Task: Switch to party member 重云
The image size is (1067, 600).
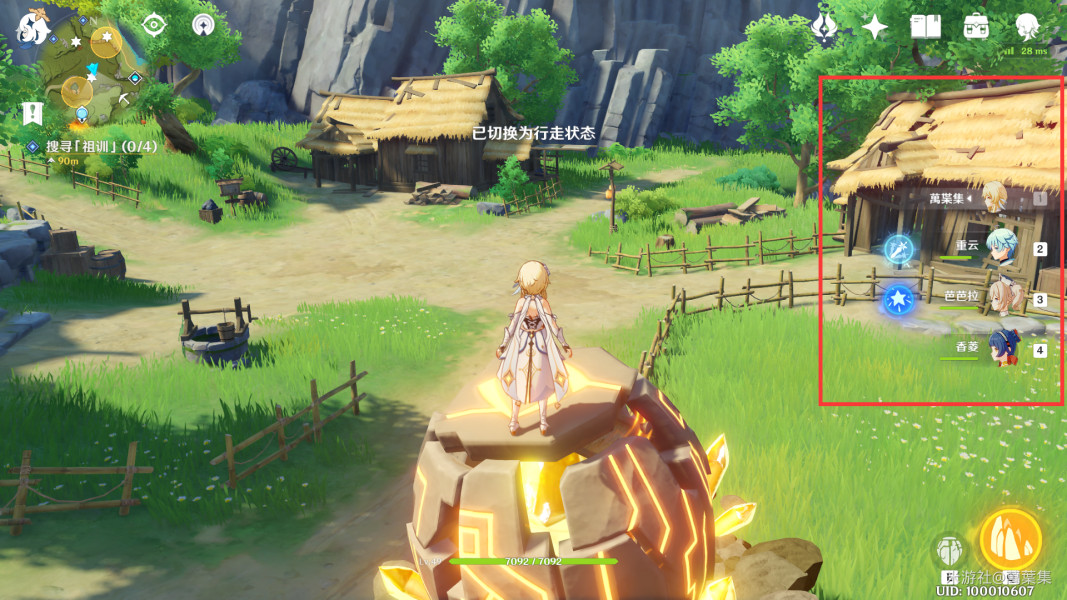Action: click(1000, 247)
